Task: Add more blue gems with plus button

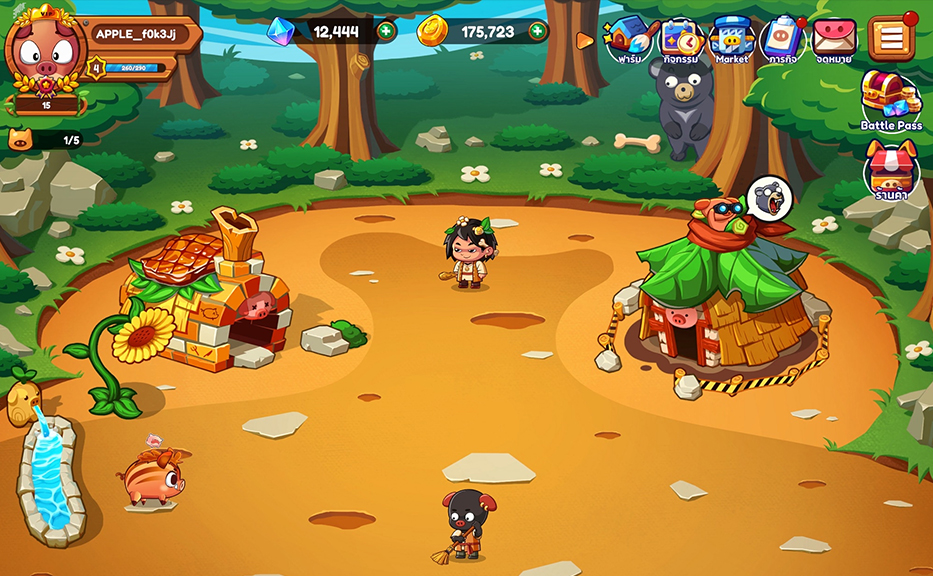Action: click(x=386, y=31)
